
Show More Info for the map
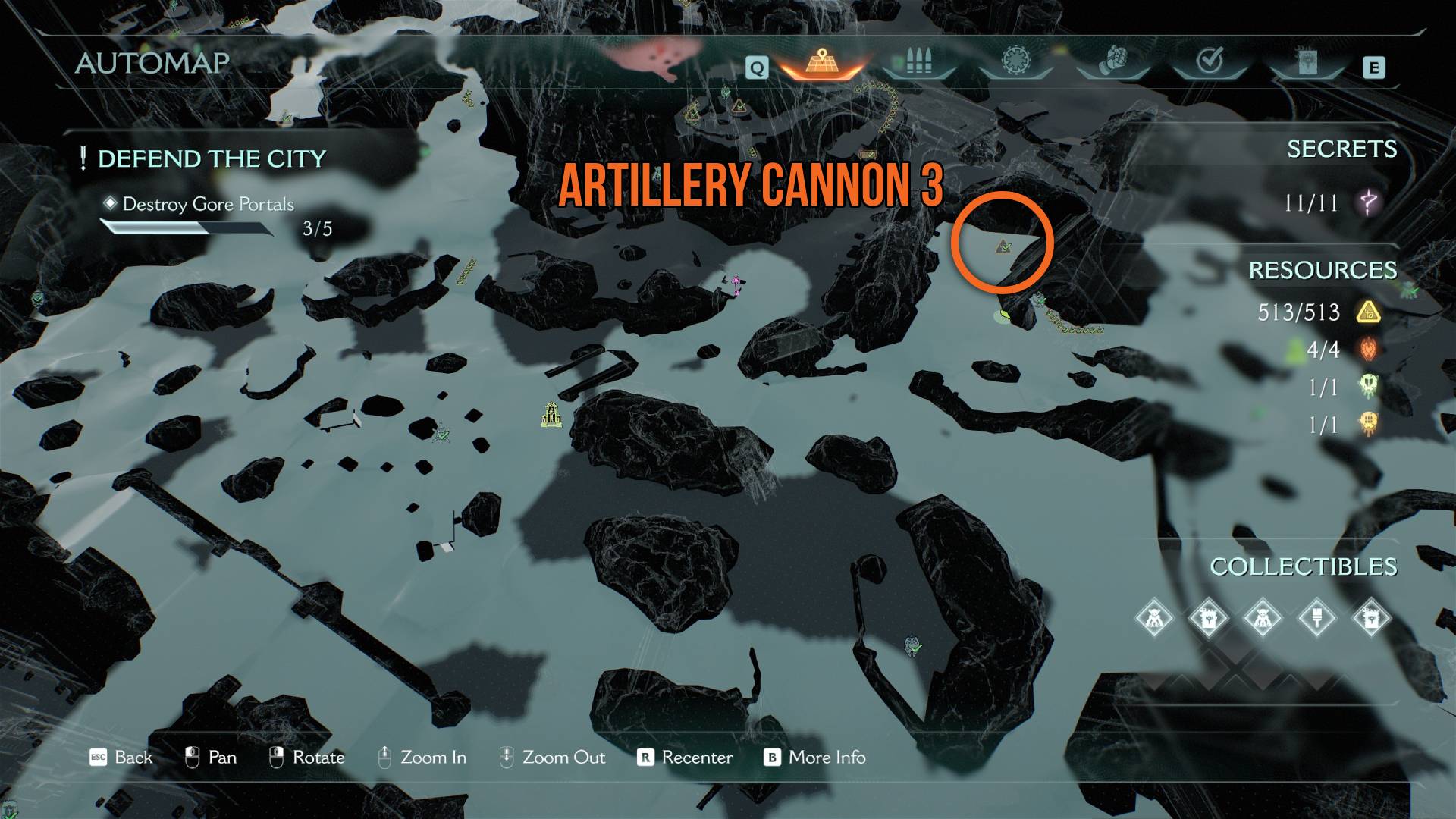(815, 758)
